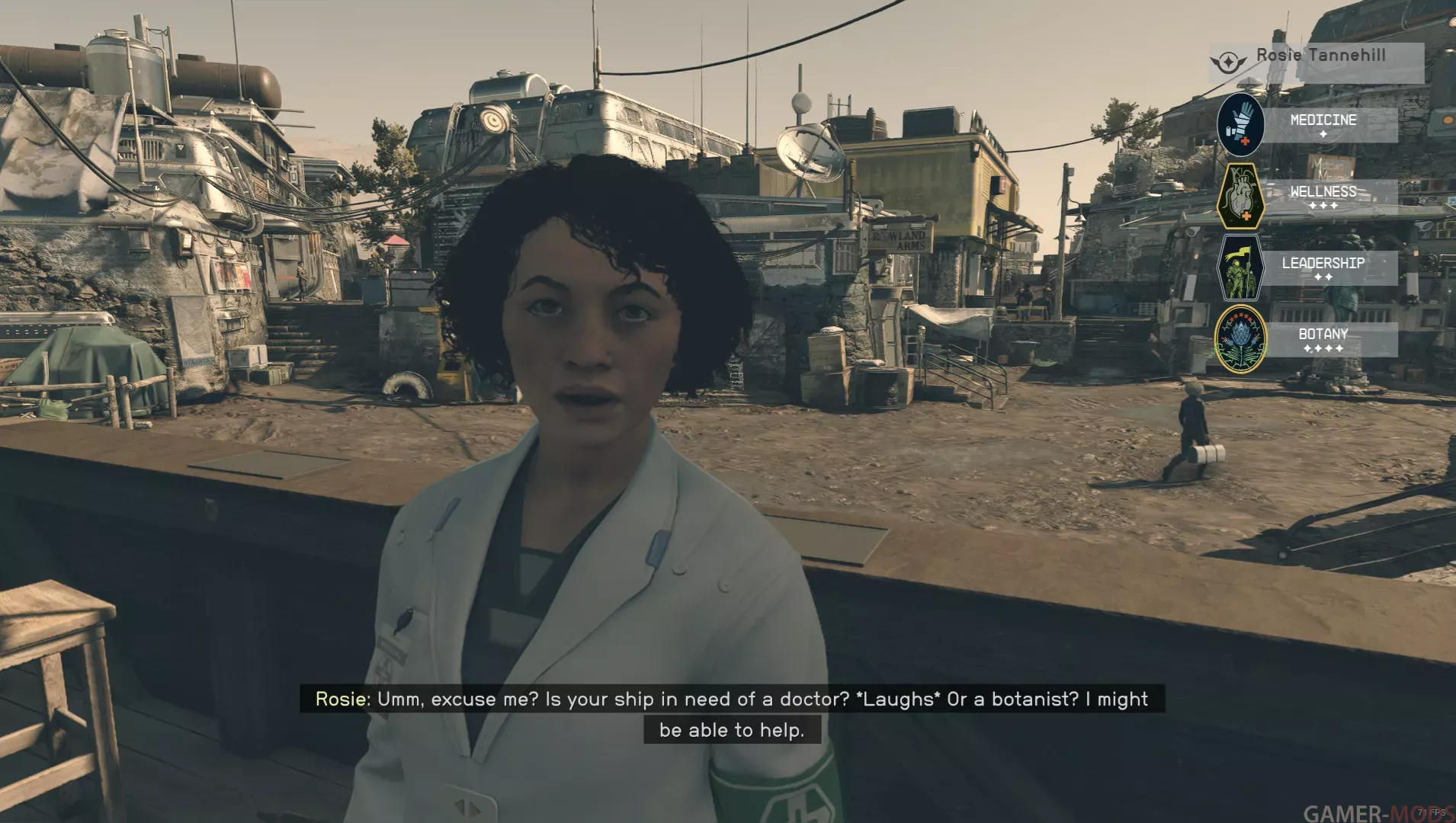This screenshot has width=1456, height=823.
Task: Select the Rosie Tannehill name header
Action: point(1320,56)
